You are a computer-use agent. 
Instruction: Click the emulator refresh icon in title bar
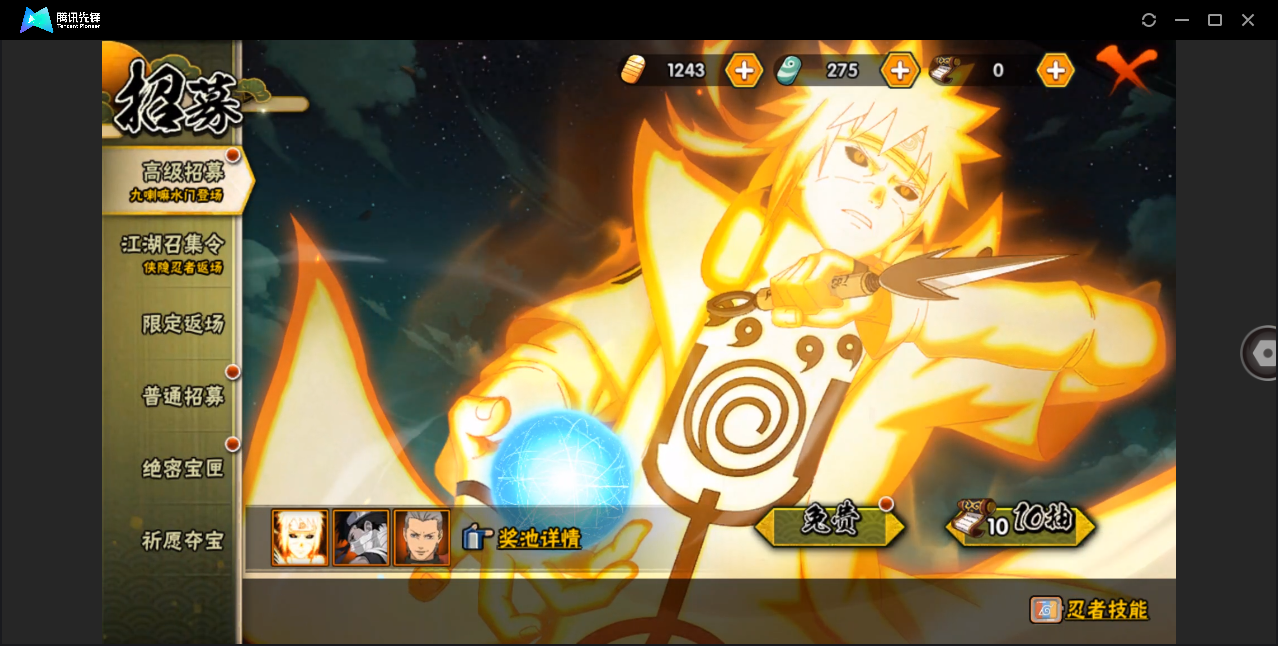[x=1149, y=20]
